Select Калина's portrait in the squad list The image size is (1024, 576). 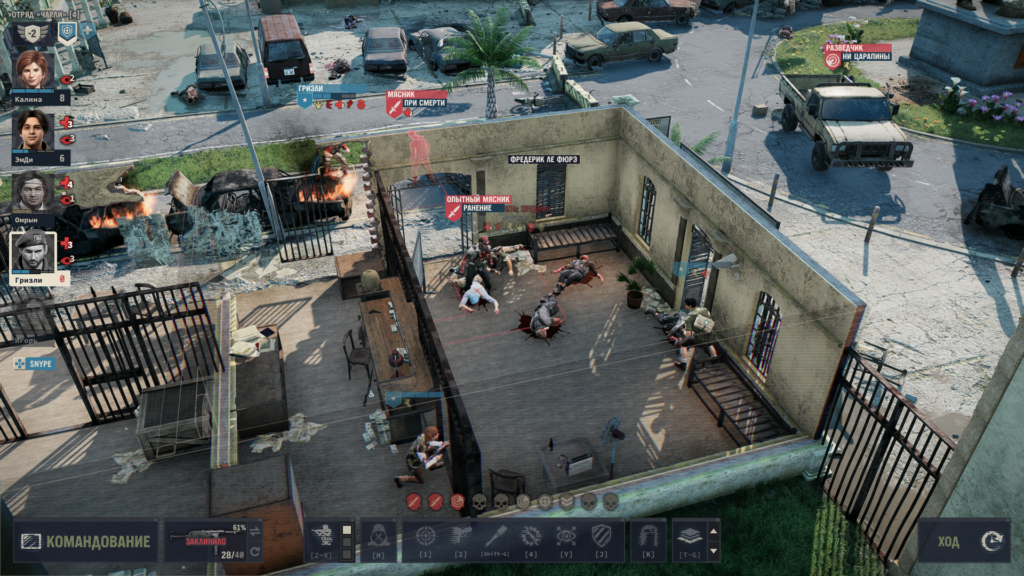(x=33, y=70)
